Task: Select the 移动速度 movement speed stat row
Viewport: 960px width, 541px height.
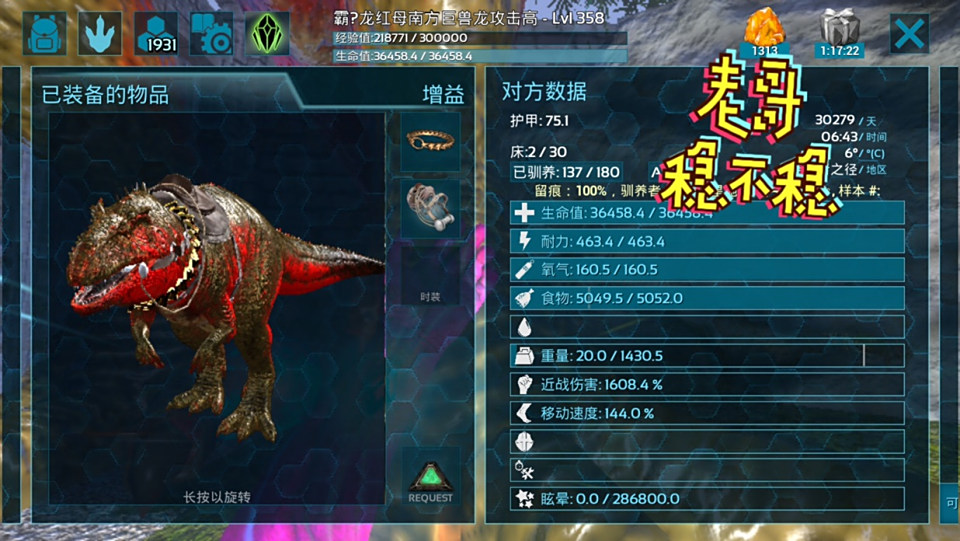Action: pyautogui.click(x=707, y=413)
